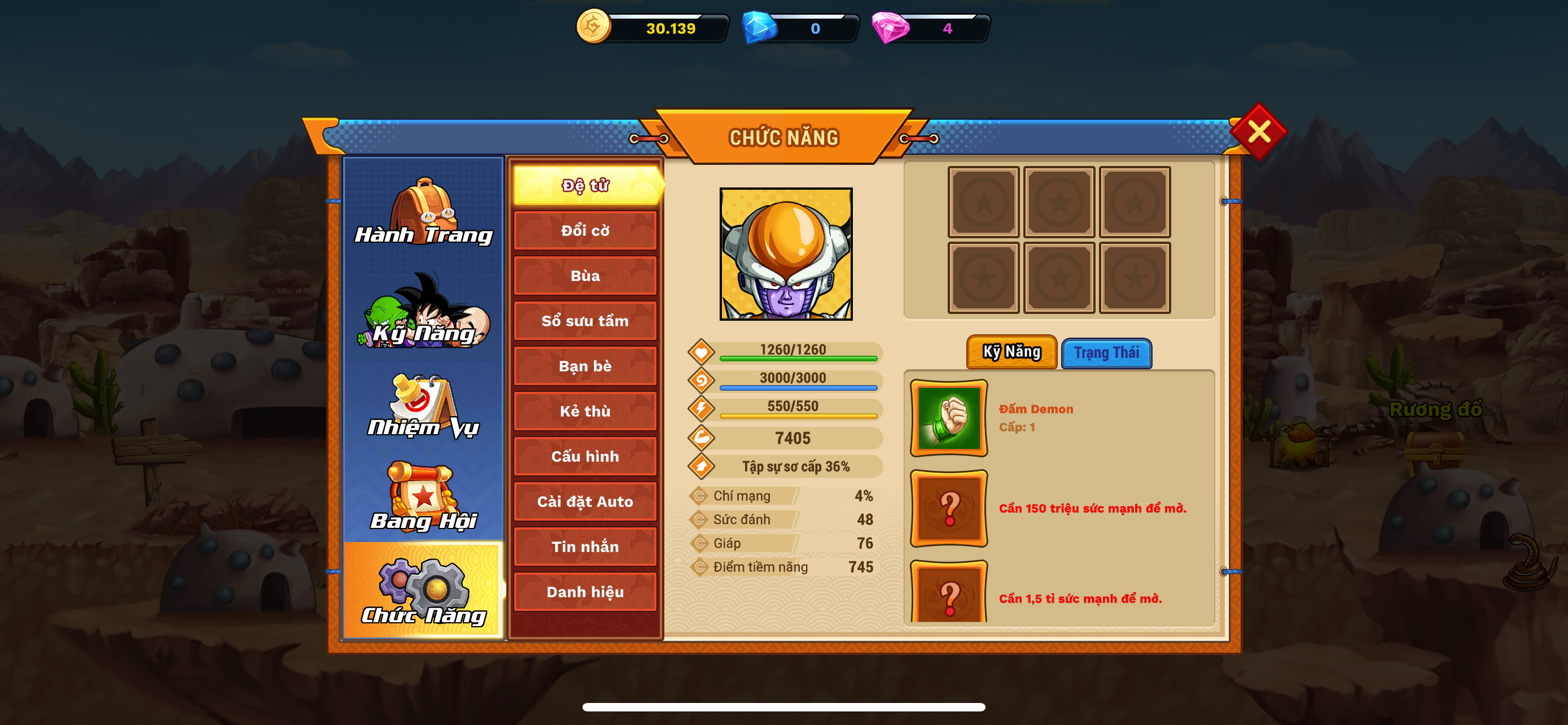Image resolution: width=1568 pixels, height=725 pixels.
Task: Open Cài đặt Auto settings
Action: (584, 501)
